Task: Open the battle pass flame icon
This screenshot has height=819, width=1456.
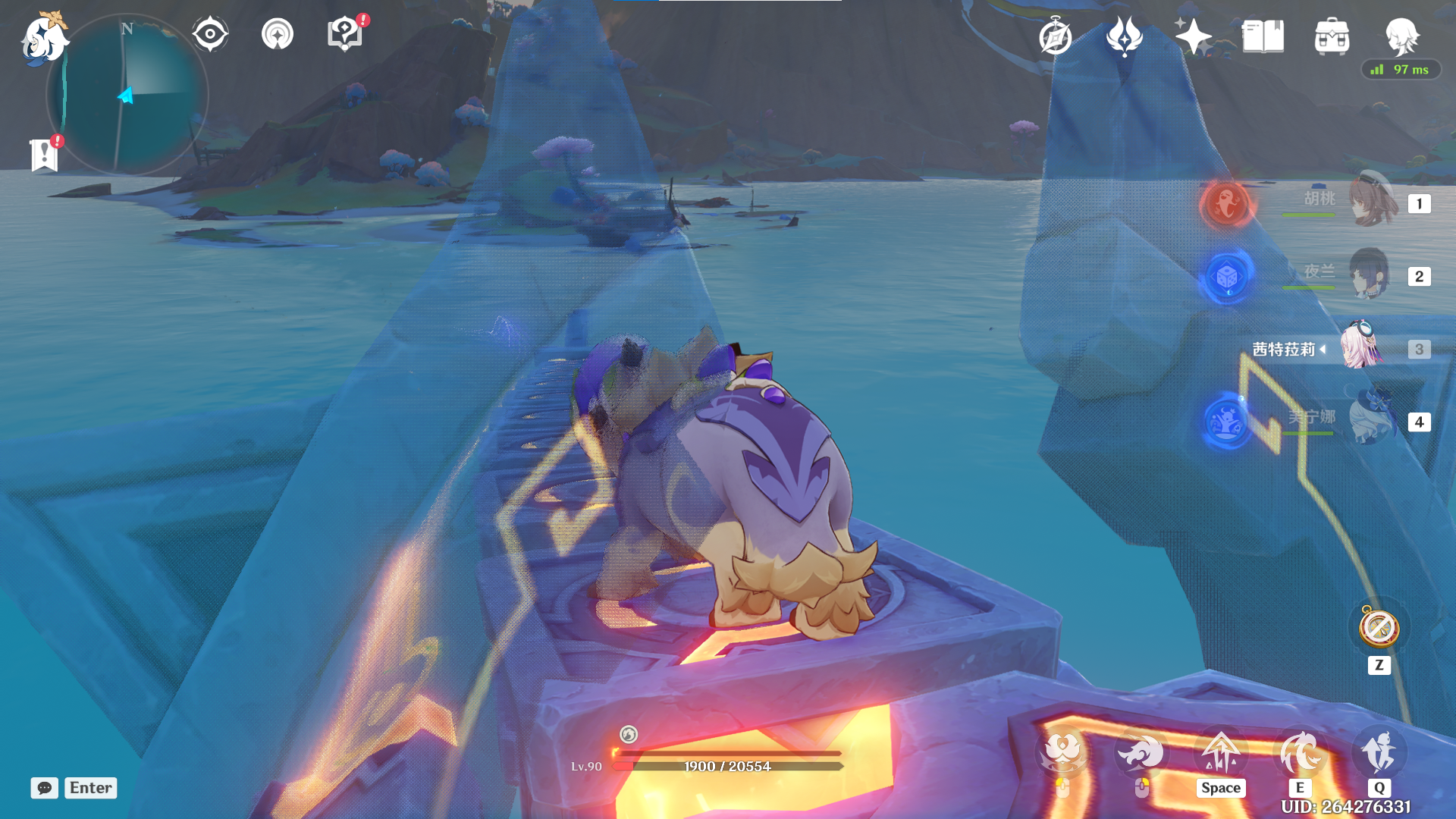Action: (x=1124, y=36)
